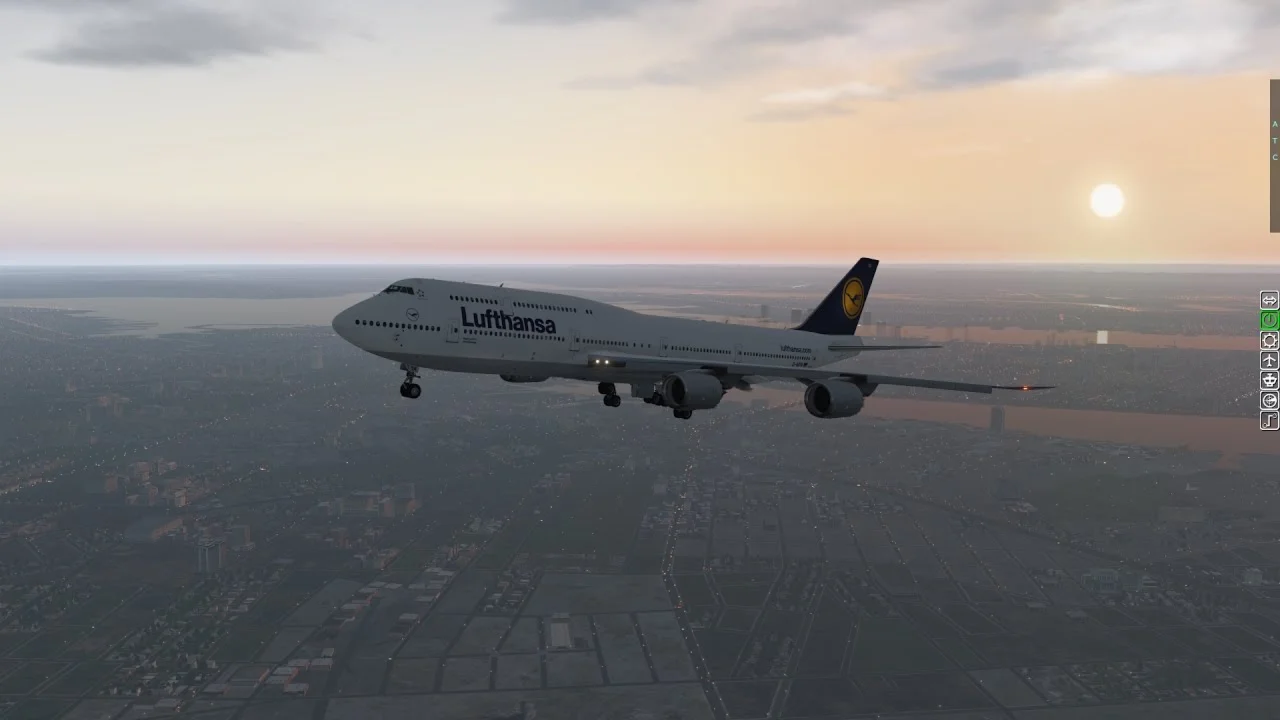Click the gear icon to adjust graphics options

point(1268,340)
